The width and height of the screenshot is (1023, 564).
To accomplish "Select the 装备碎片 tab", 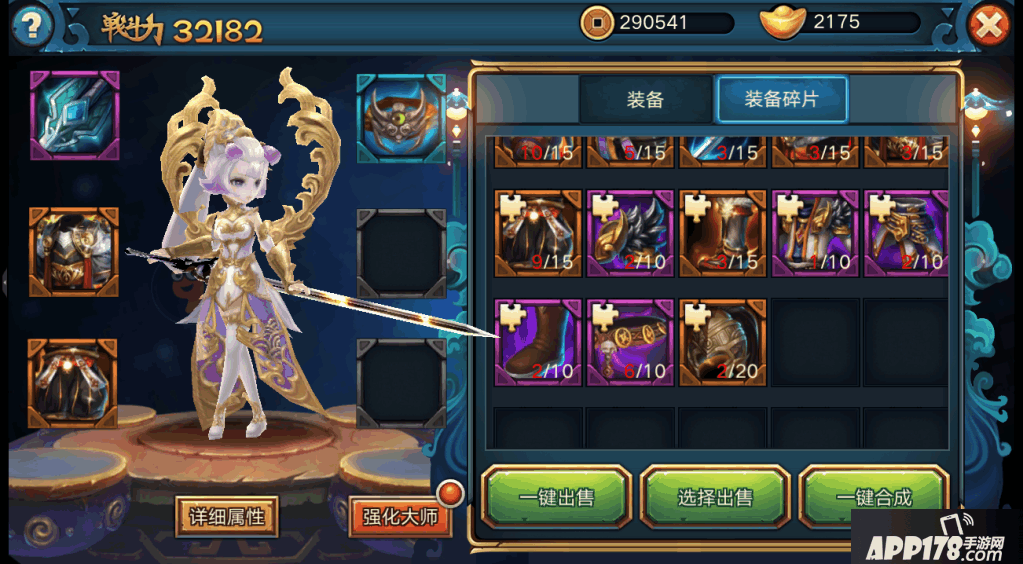I will (x=781, y=99).
